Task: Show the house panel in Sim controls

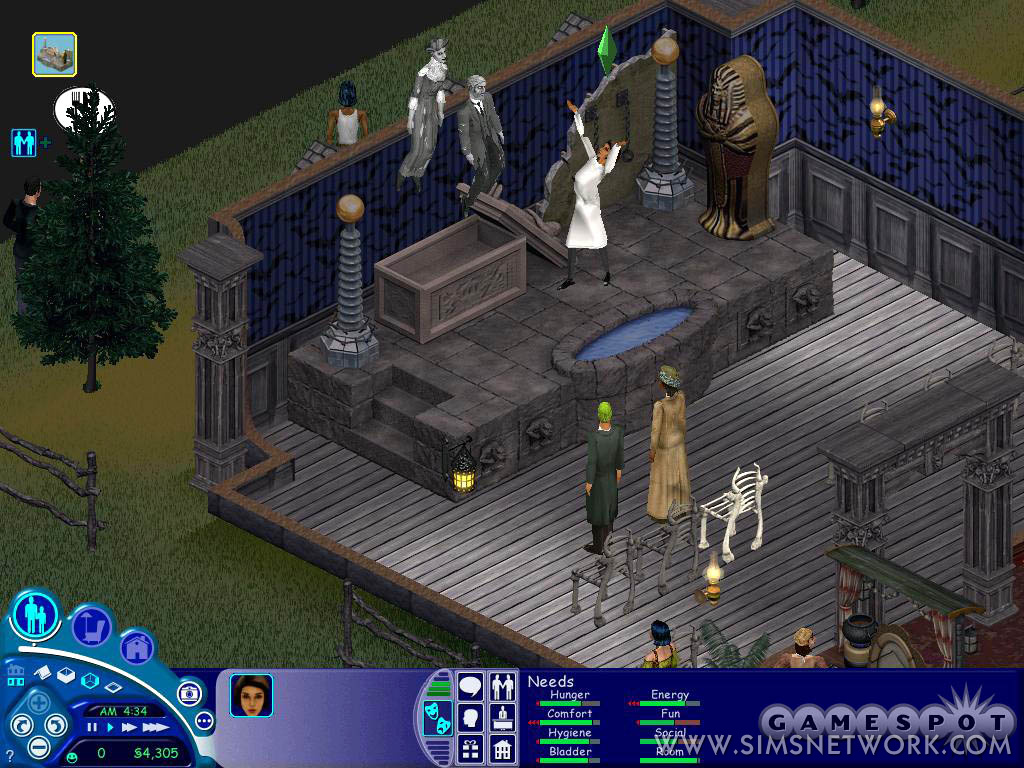Action: pyautogui.click(x=502, y=748)
